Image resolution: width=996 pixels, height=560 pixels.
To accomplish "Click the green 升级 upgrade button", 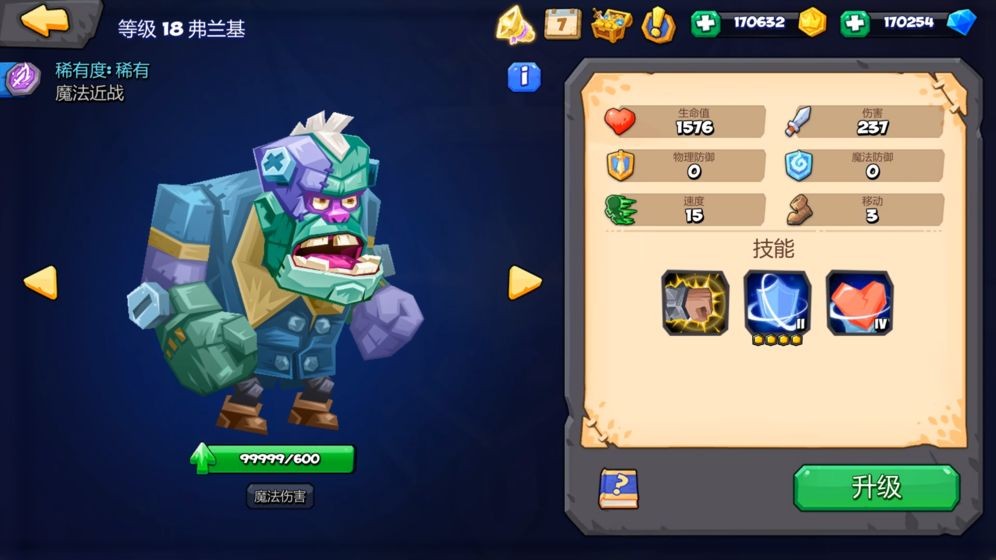I will pyautogui.click(x=876, y=488).
